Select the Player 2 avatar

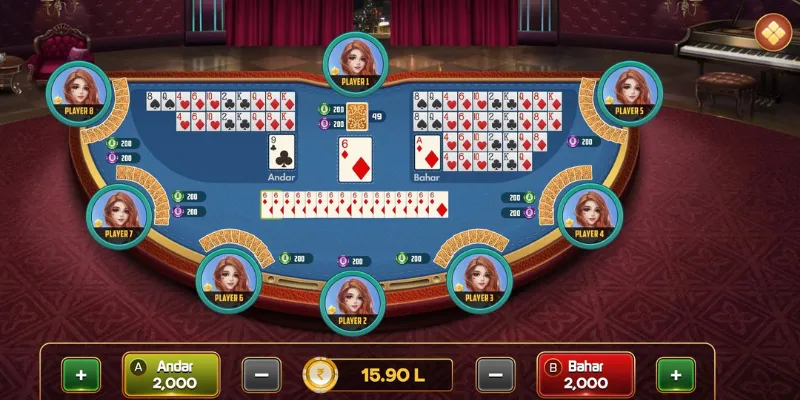point(351,301)
